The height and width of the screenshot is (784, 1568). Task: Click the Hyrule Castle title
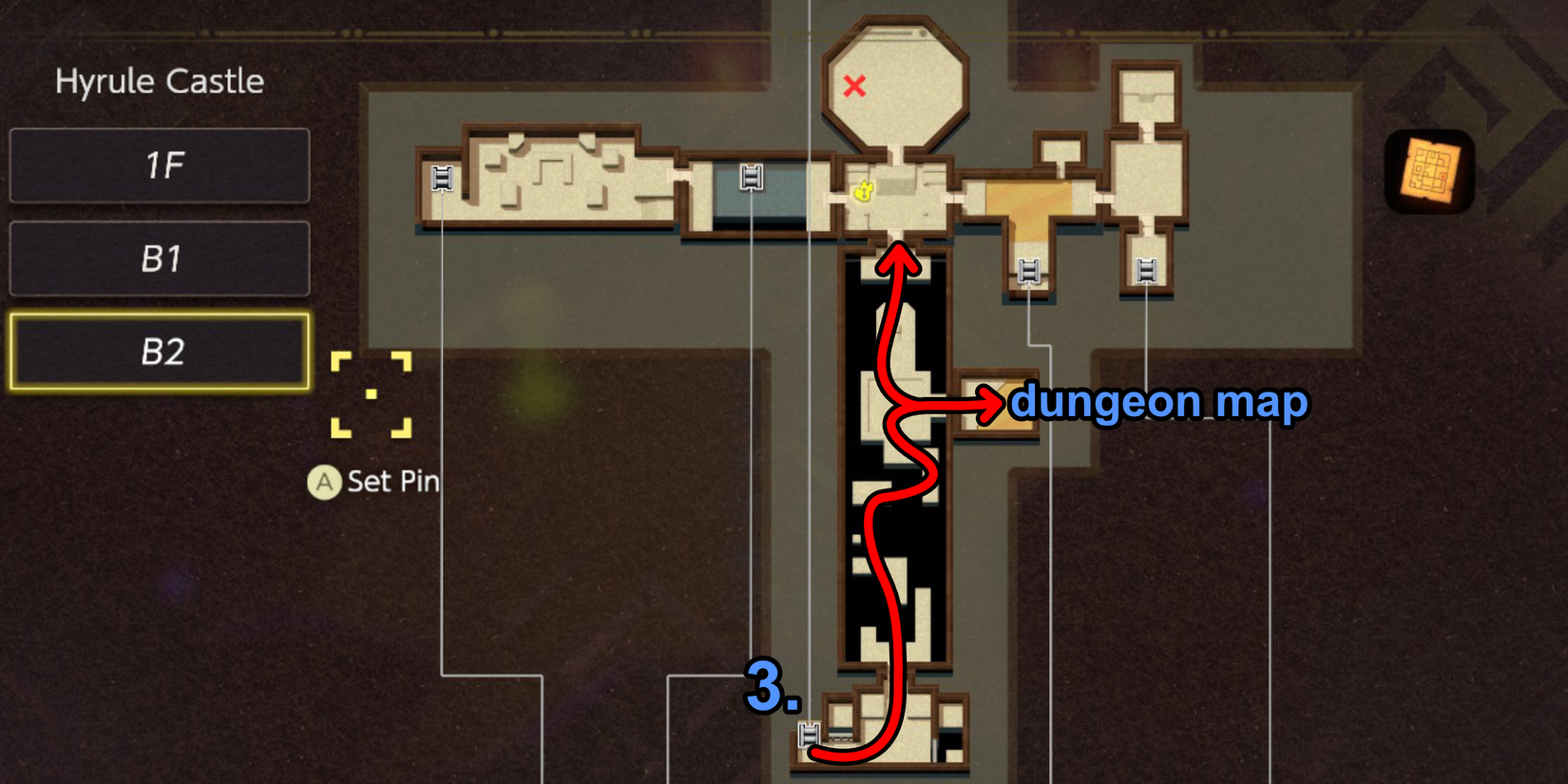tap(159, 82)
